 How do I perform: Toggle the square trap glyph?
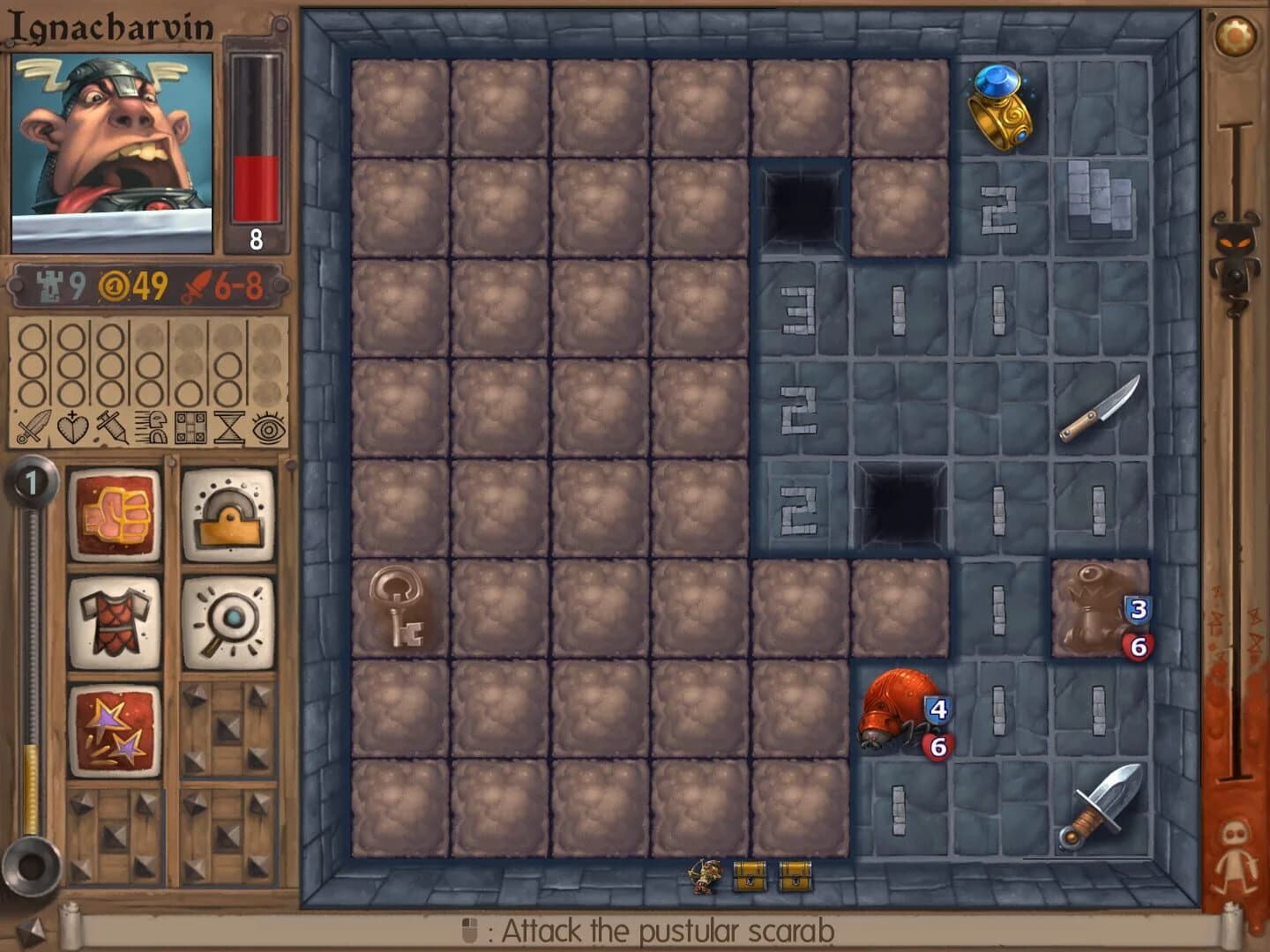[190, 426]
